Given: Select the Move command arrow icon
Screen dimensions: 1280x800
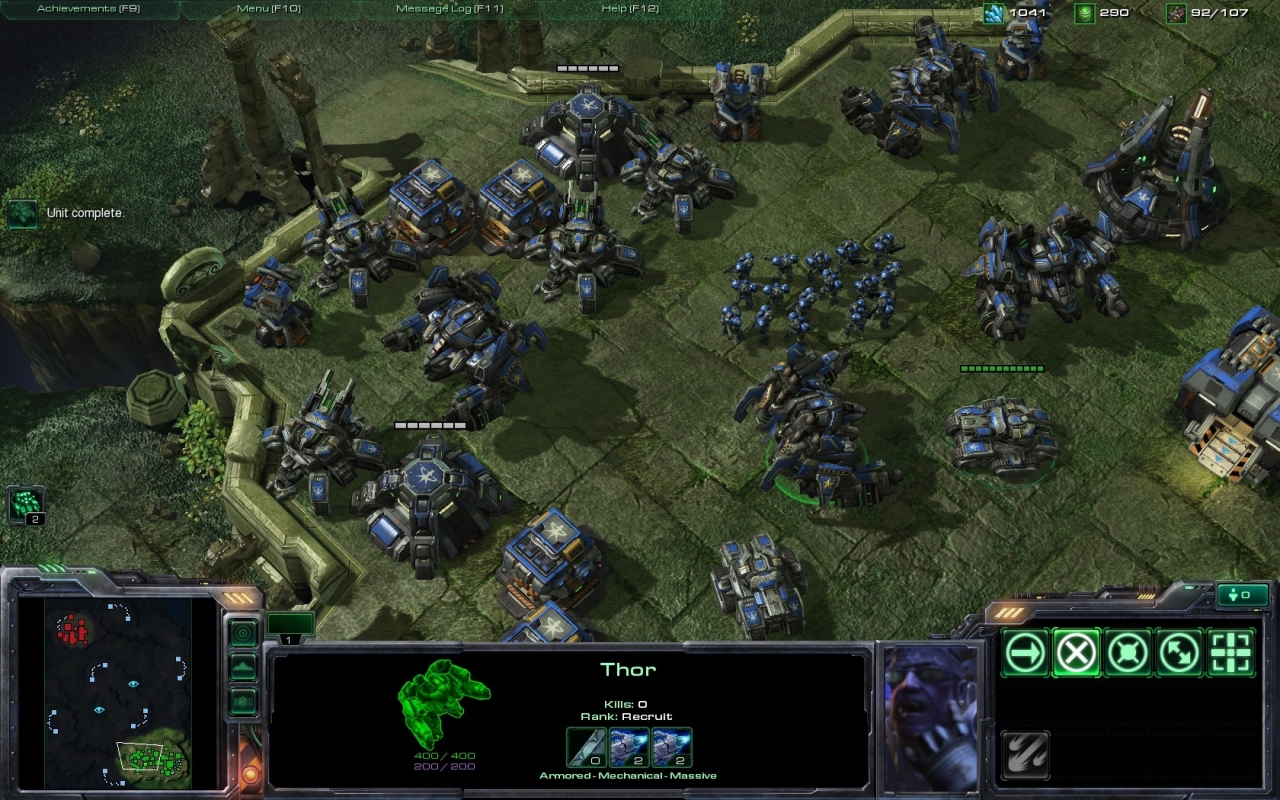Looking at the screenshot, I should 1025,653.
